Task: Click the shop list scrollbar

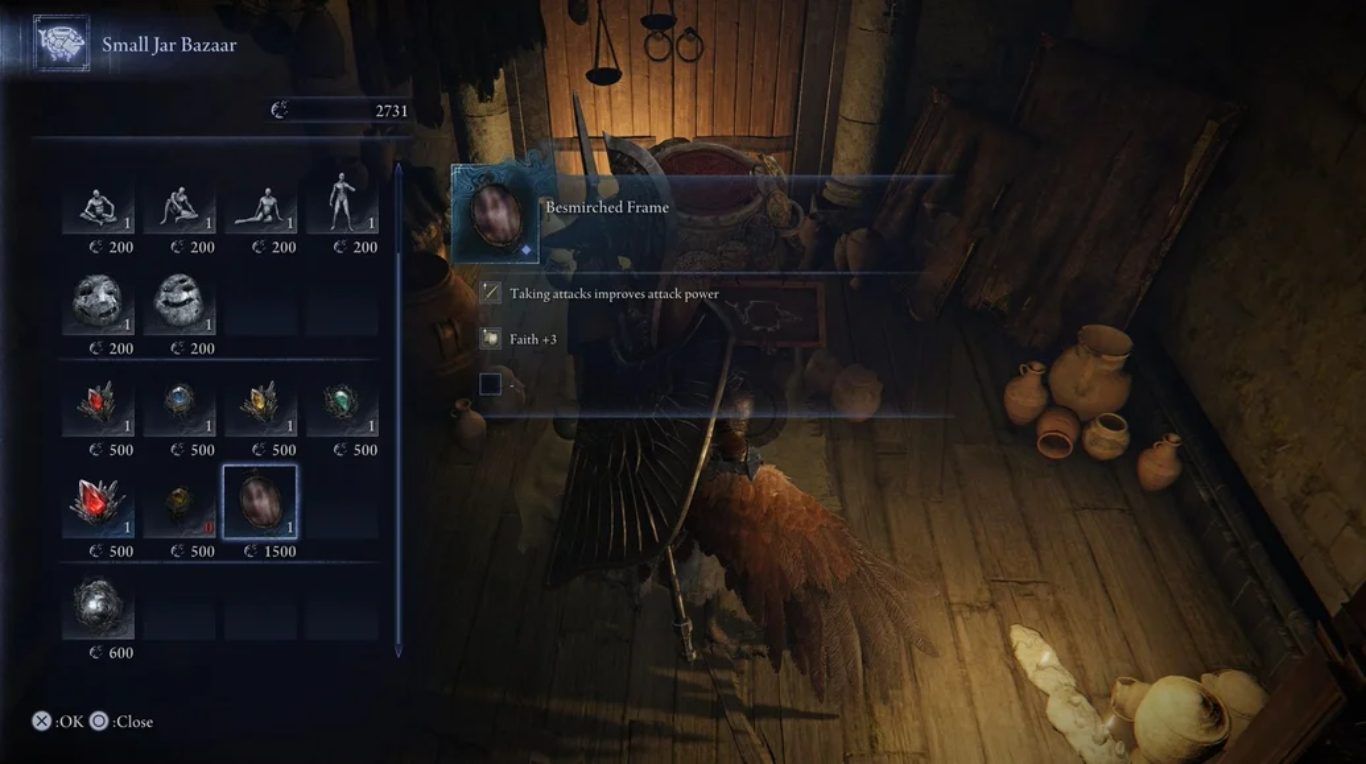Action: point(398,410)
